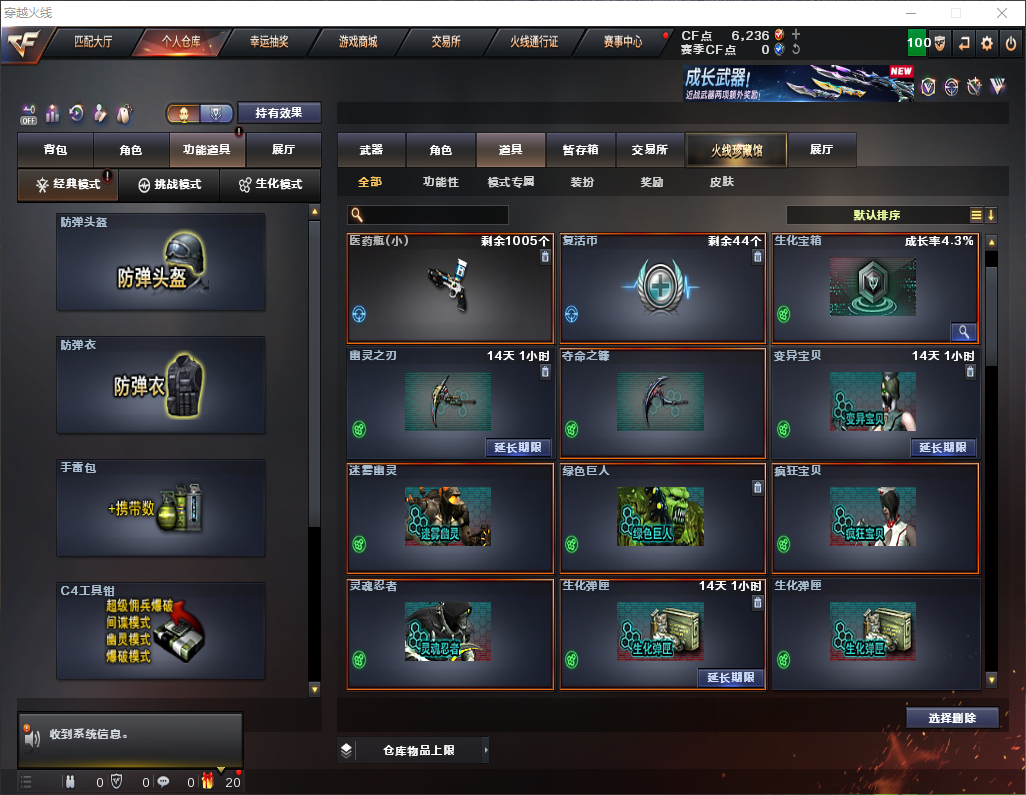Choose 挑战模式 challenge mode tab
Viewport: 1026px width, 795px height.
click(x=170, y=185)
